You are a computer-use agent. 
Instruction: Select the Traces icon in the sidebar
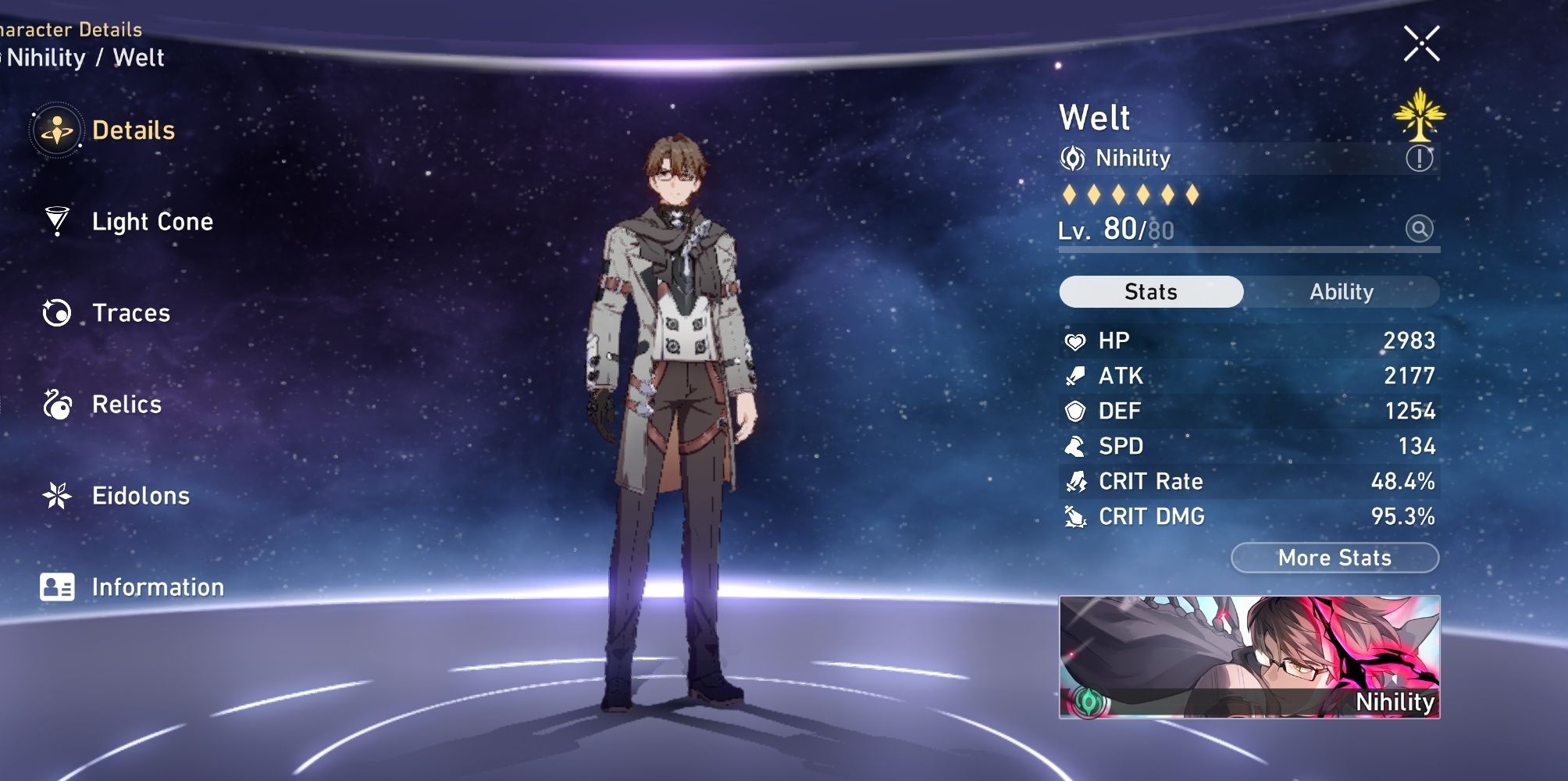(131, 313)
